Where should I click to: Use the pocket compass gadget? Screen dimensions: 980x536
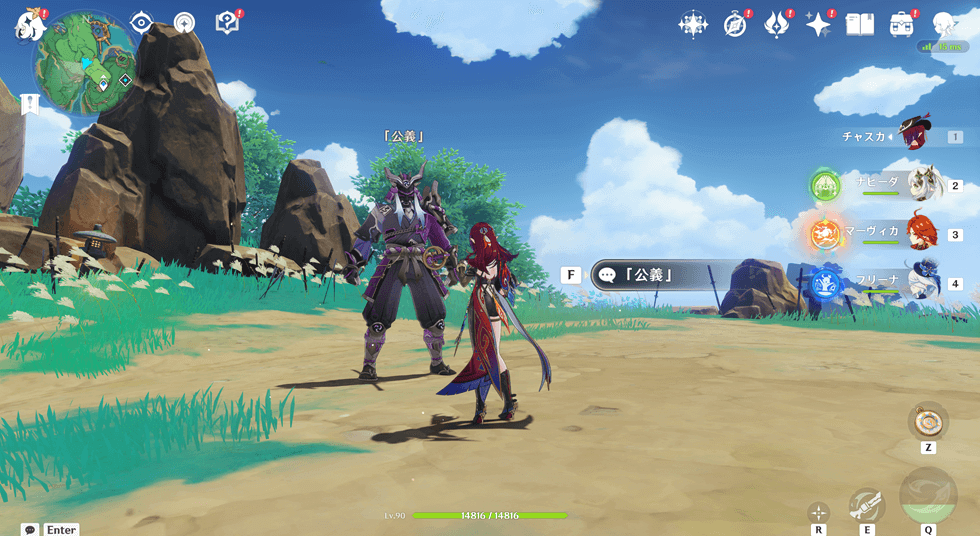coord(928,421)
